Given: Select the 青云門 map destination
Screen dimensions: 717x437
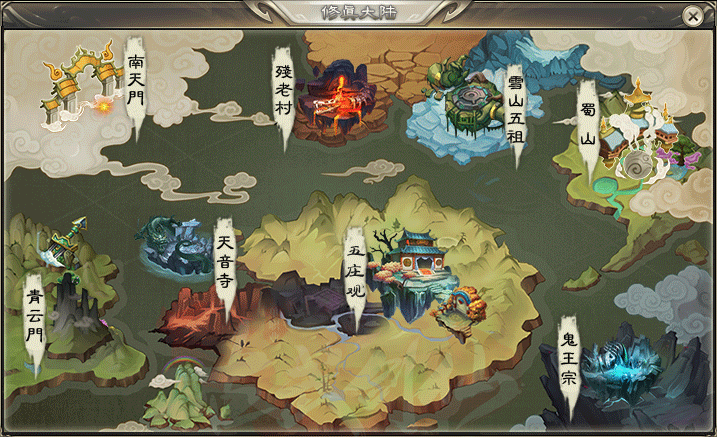Looking at the screenshot, I should [35, 315].
